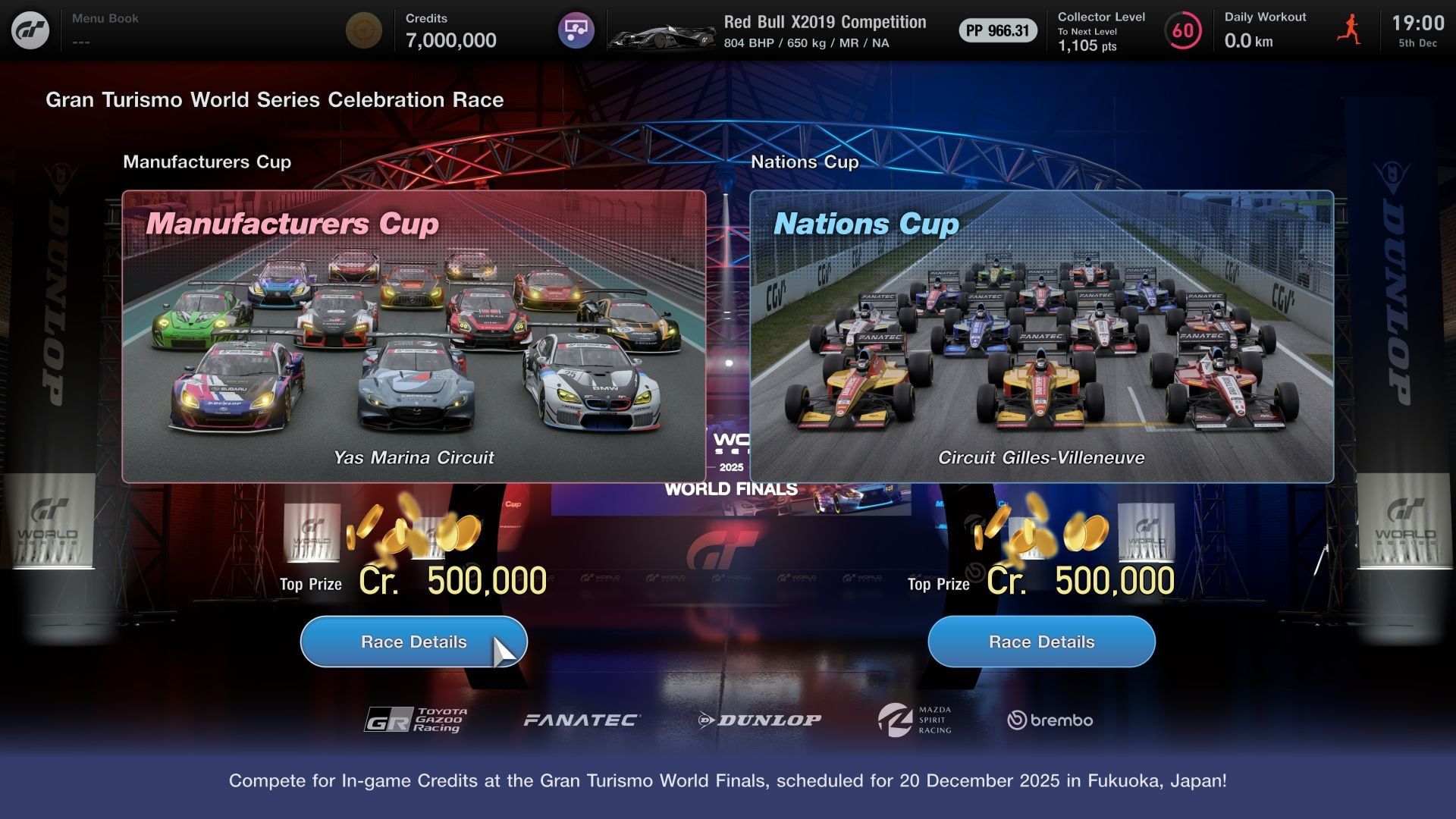Click the Gran Turismo logo top left
Screen dimensions: 1456x819
coord(30,30)
